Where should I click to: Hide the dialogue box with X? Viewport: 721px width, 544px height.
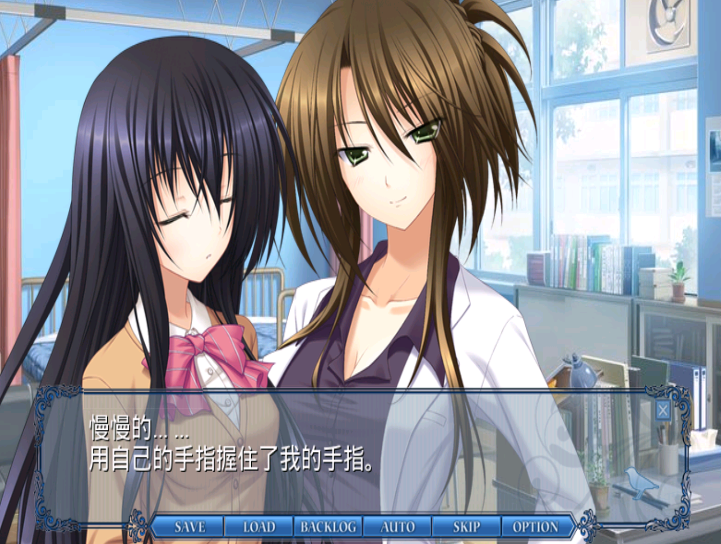coord(663,408)
